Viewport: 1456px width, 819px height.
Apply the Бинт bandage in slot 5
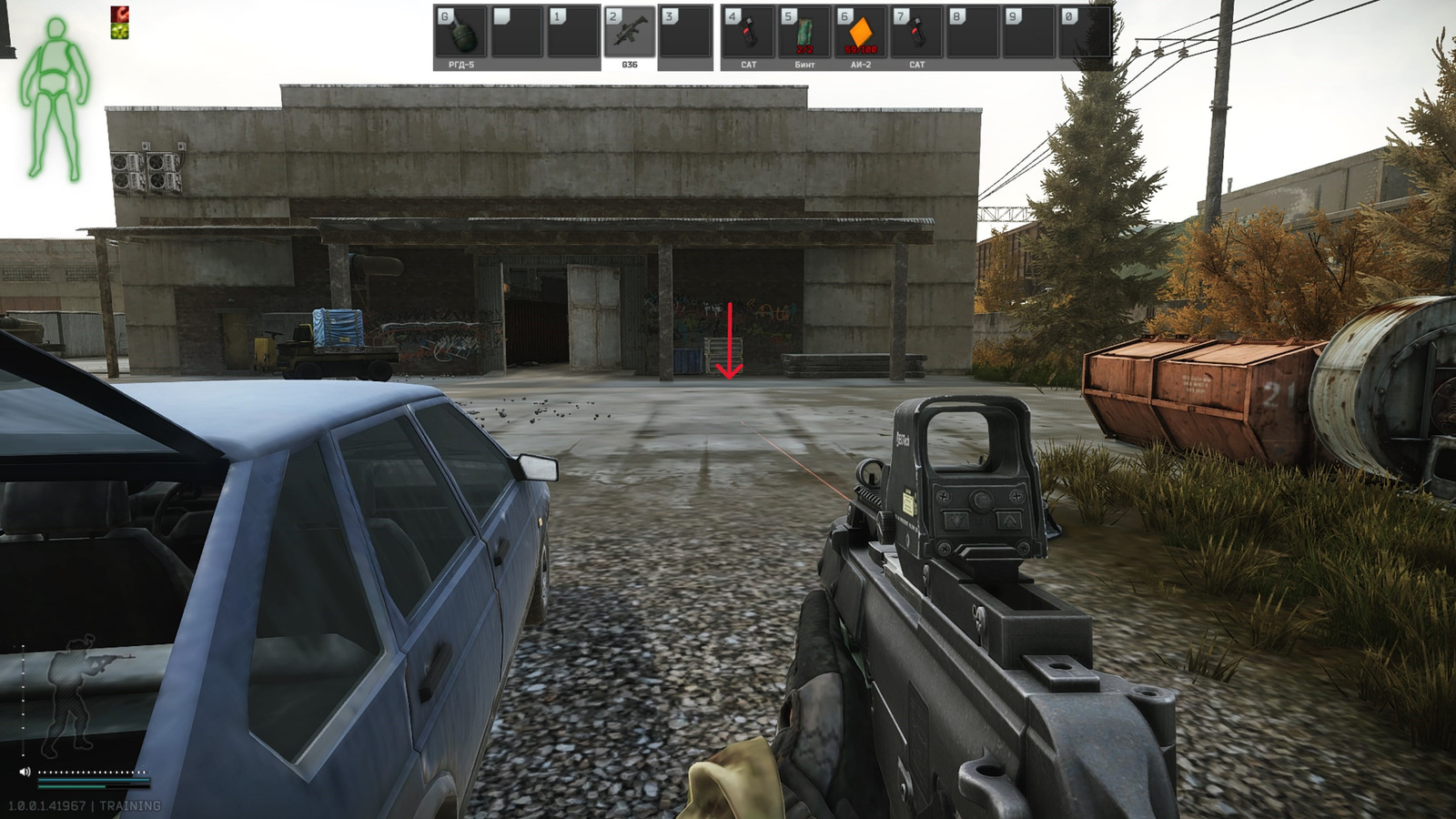(804, 32)
